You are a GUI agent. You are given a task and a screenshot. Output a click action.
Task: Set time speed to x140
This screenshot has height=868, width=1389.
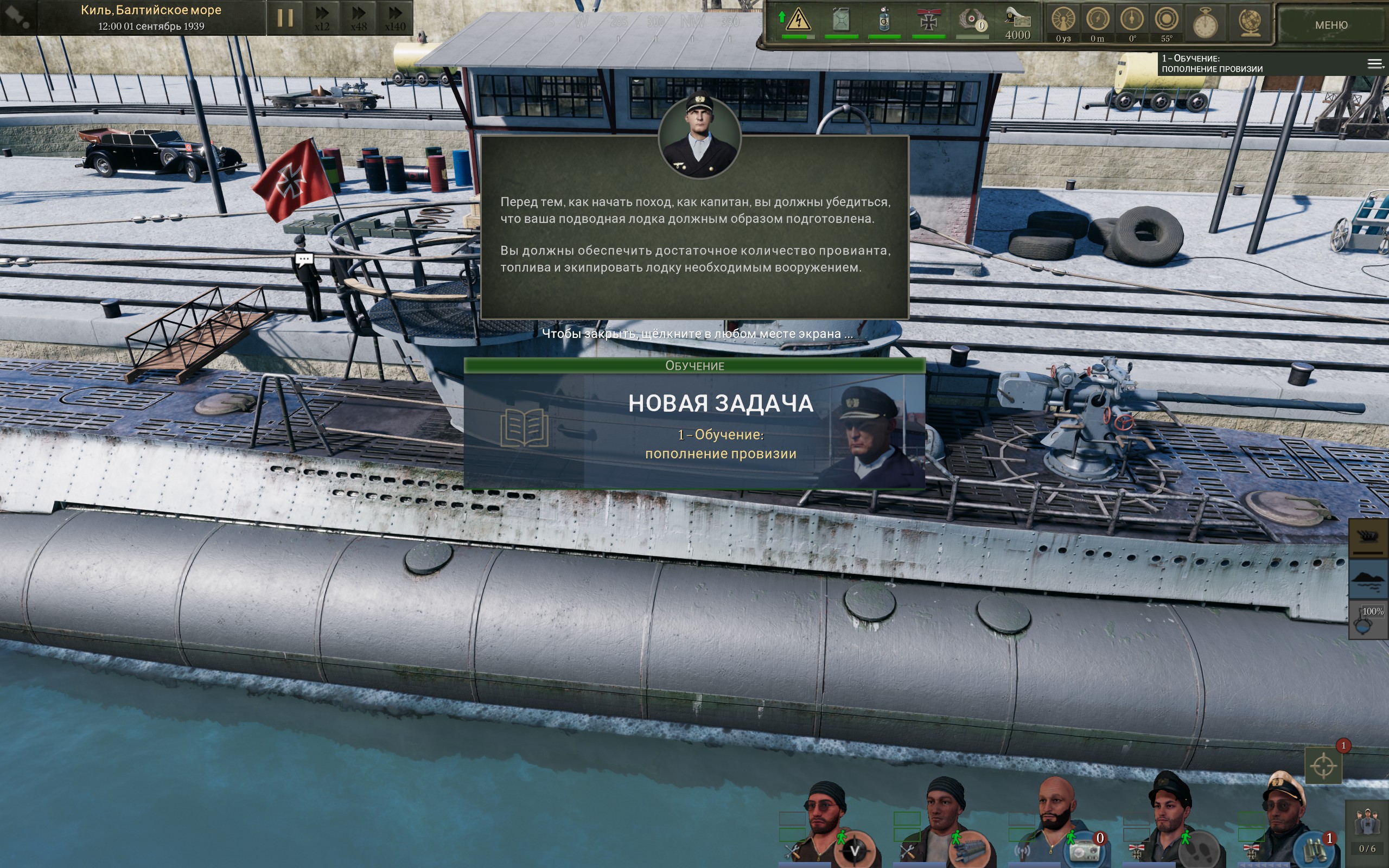click(x=395, y=18)
